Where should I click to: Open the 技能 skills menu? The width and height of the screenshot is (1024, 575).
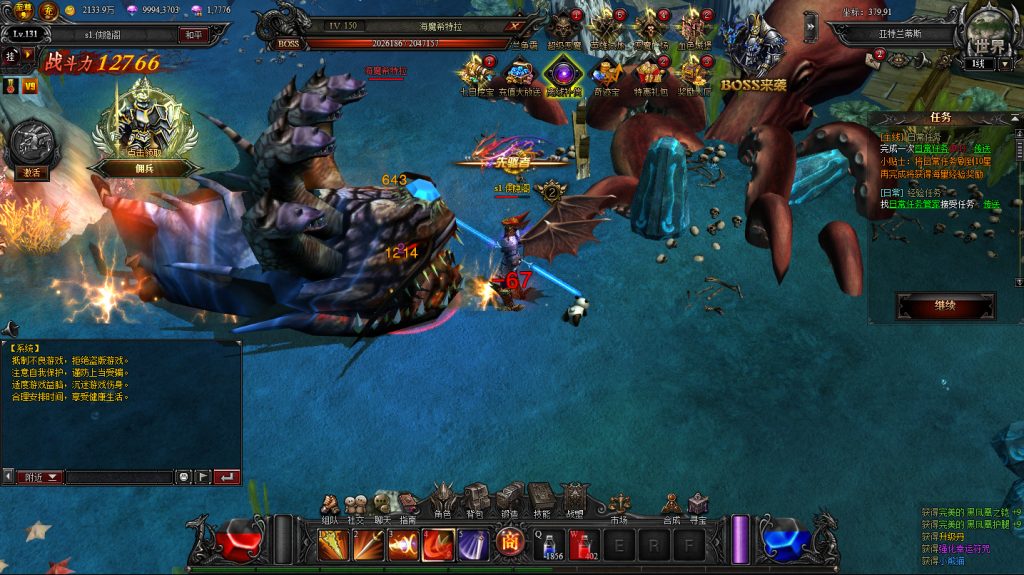[540, 497]
